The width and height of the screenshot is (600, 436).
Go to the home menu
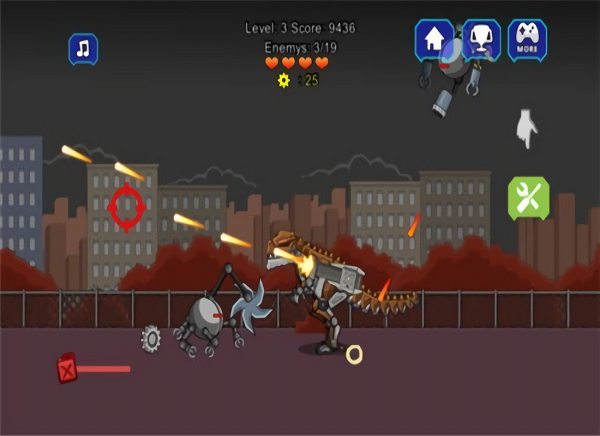(x=434, y=40)
